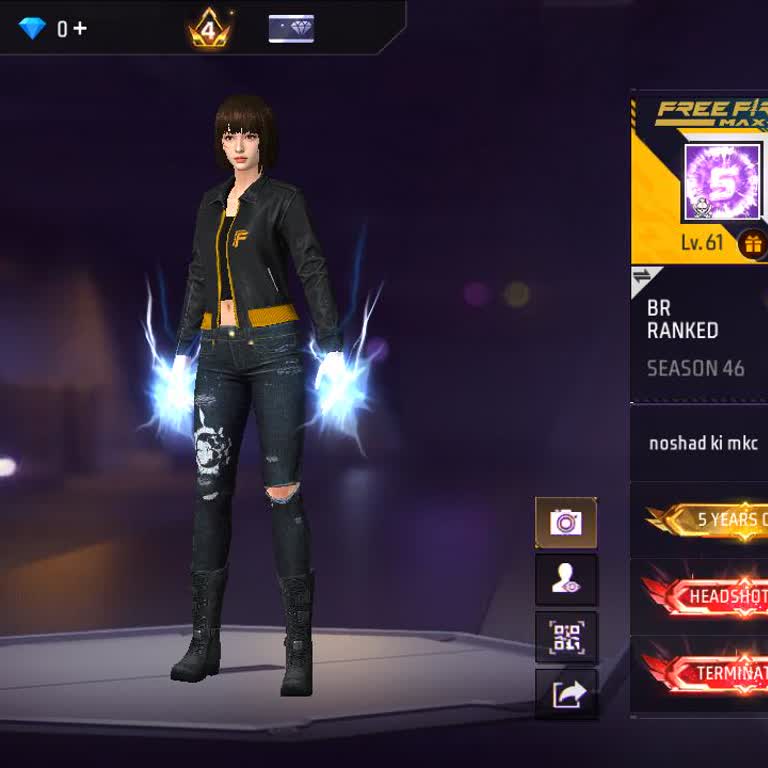View the Headshot red title badge

[x=708, y=597]
